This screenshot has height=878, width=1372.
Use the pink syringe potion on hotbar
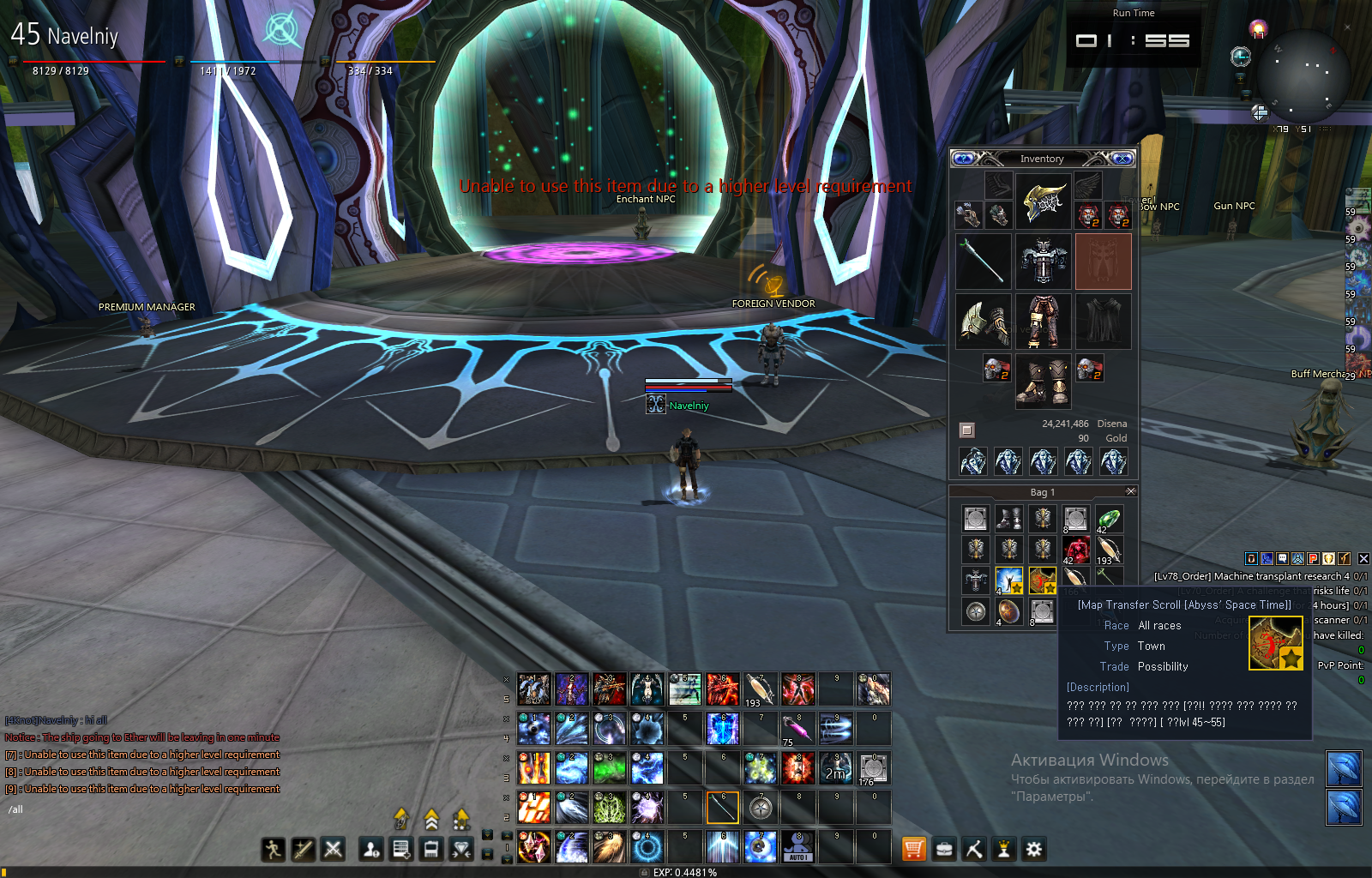[x=797, y=730]
